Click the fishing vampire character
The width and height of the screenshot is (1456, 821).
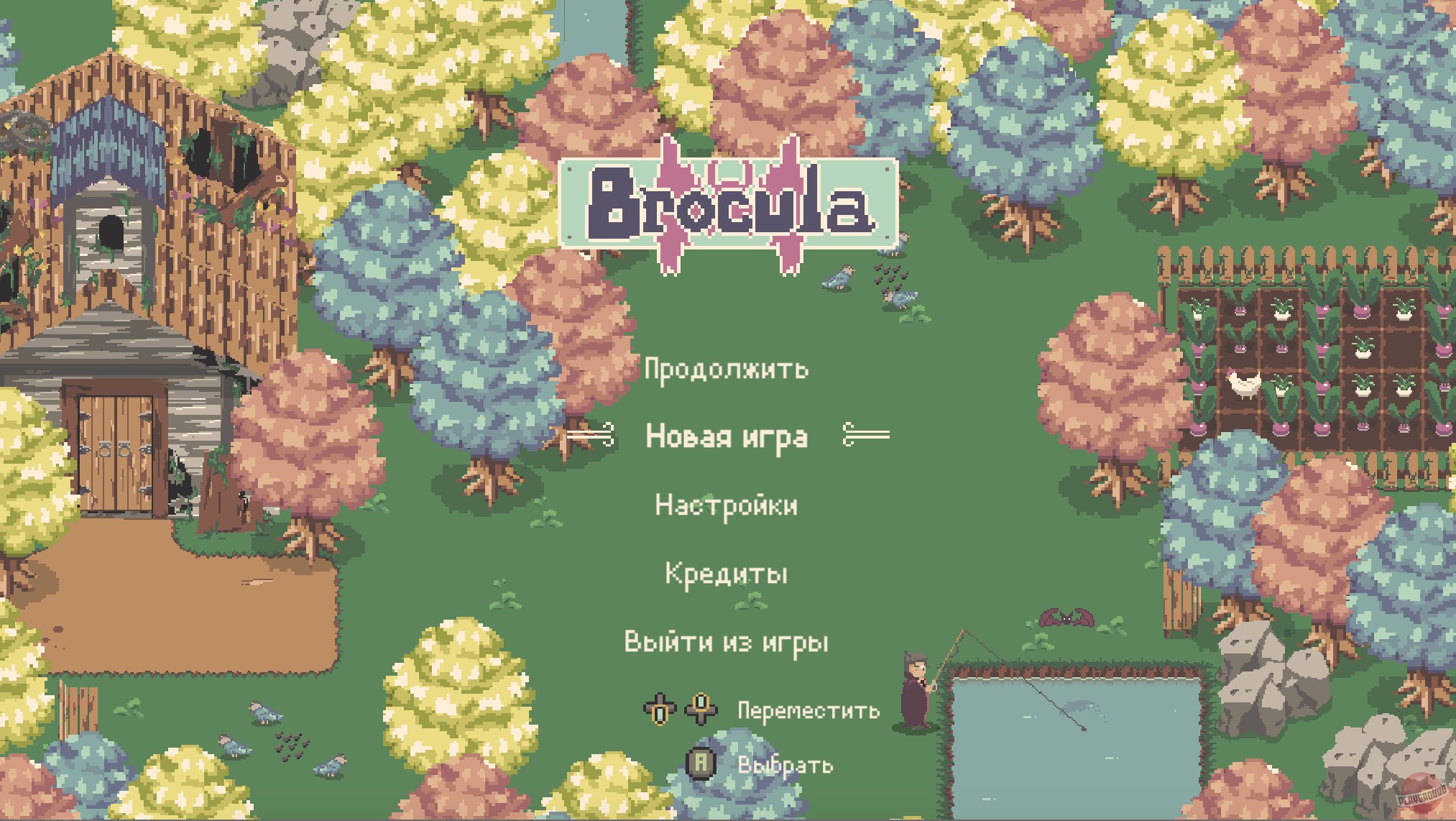tap(913, 690)
